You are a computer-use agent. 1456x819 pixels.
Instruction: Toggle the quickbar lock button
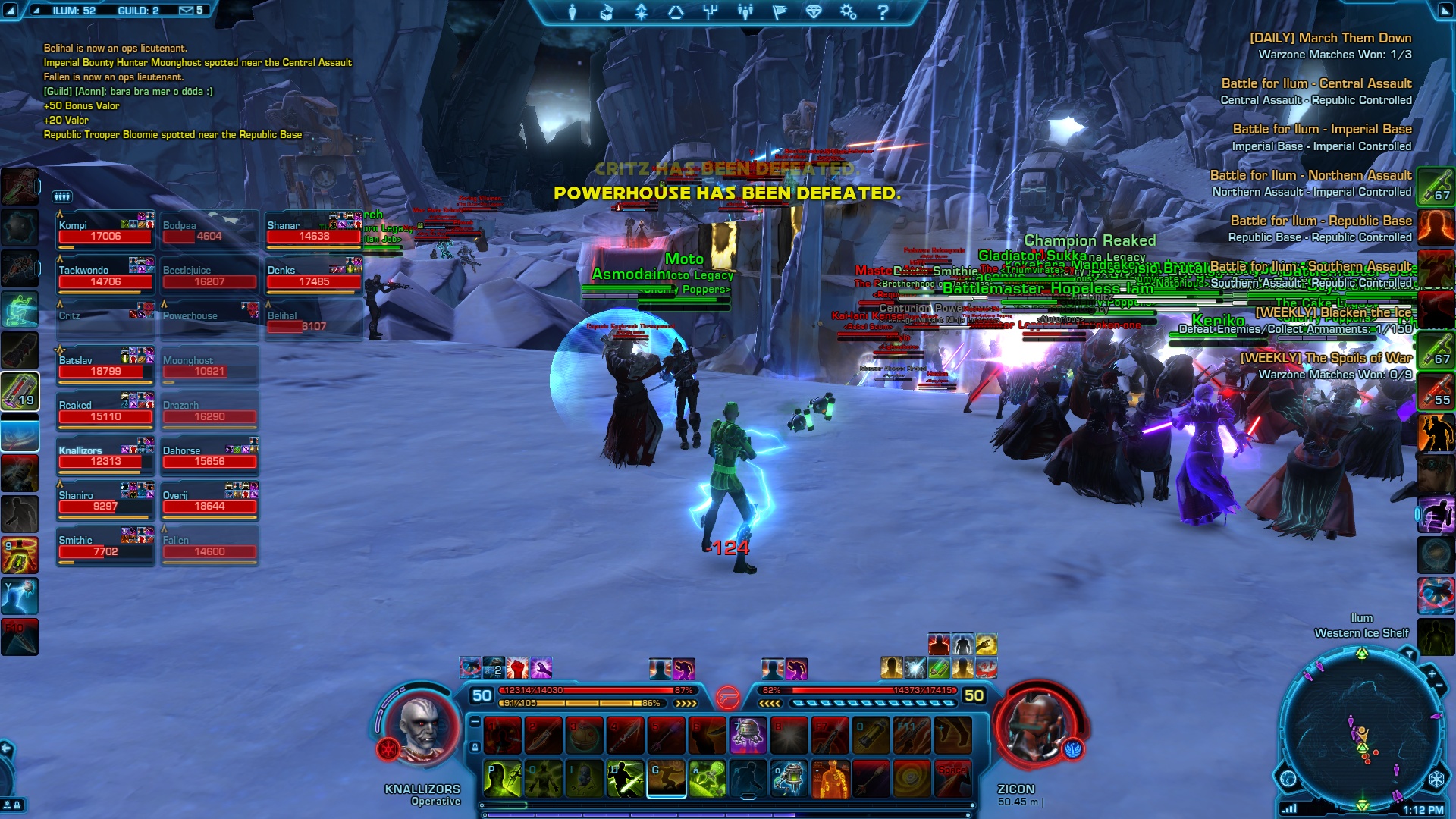[x=475, y=747]
